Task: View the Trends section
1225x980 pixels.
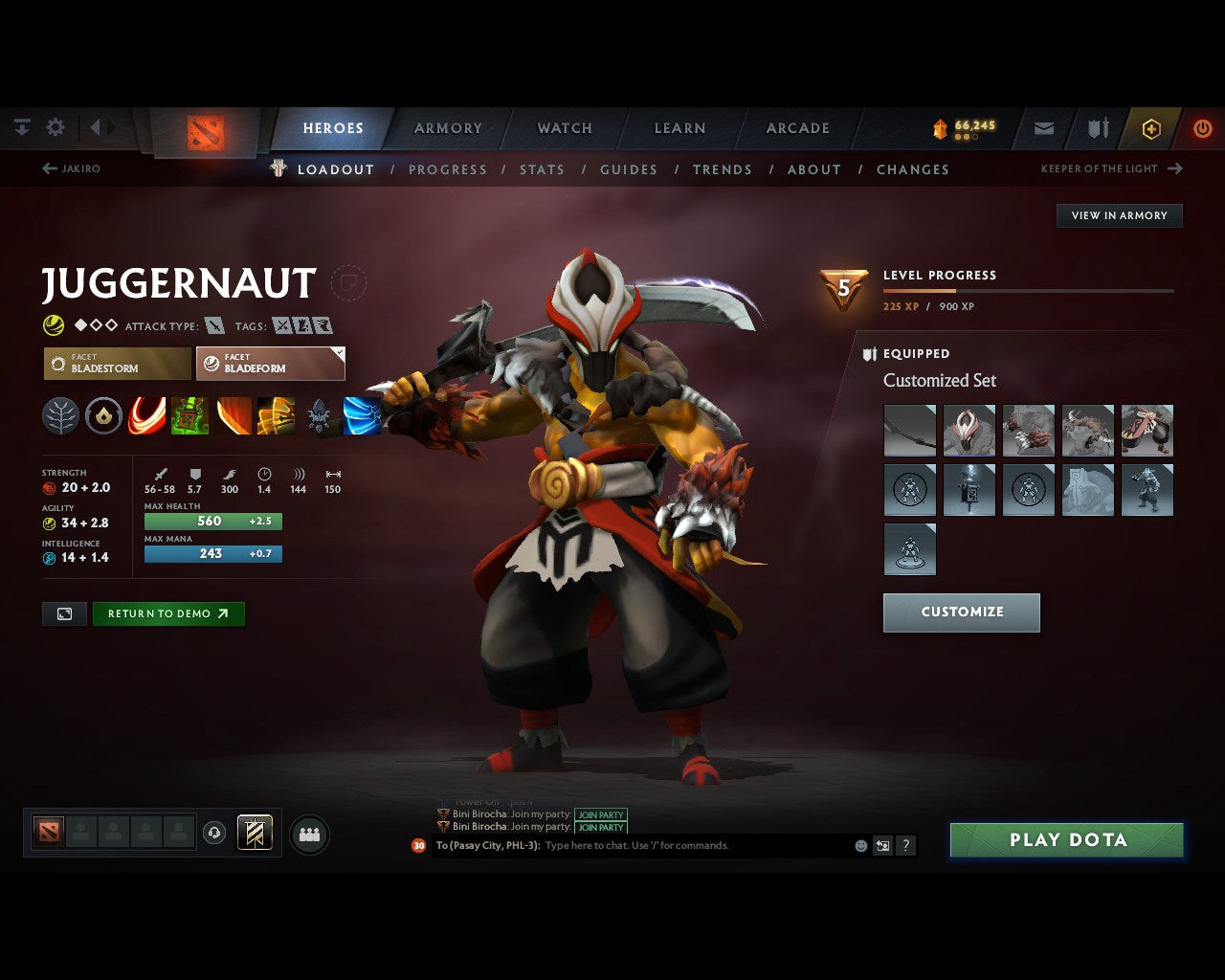Action: tap(722, 169)
